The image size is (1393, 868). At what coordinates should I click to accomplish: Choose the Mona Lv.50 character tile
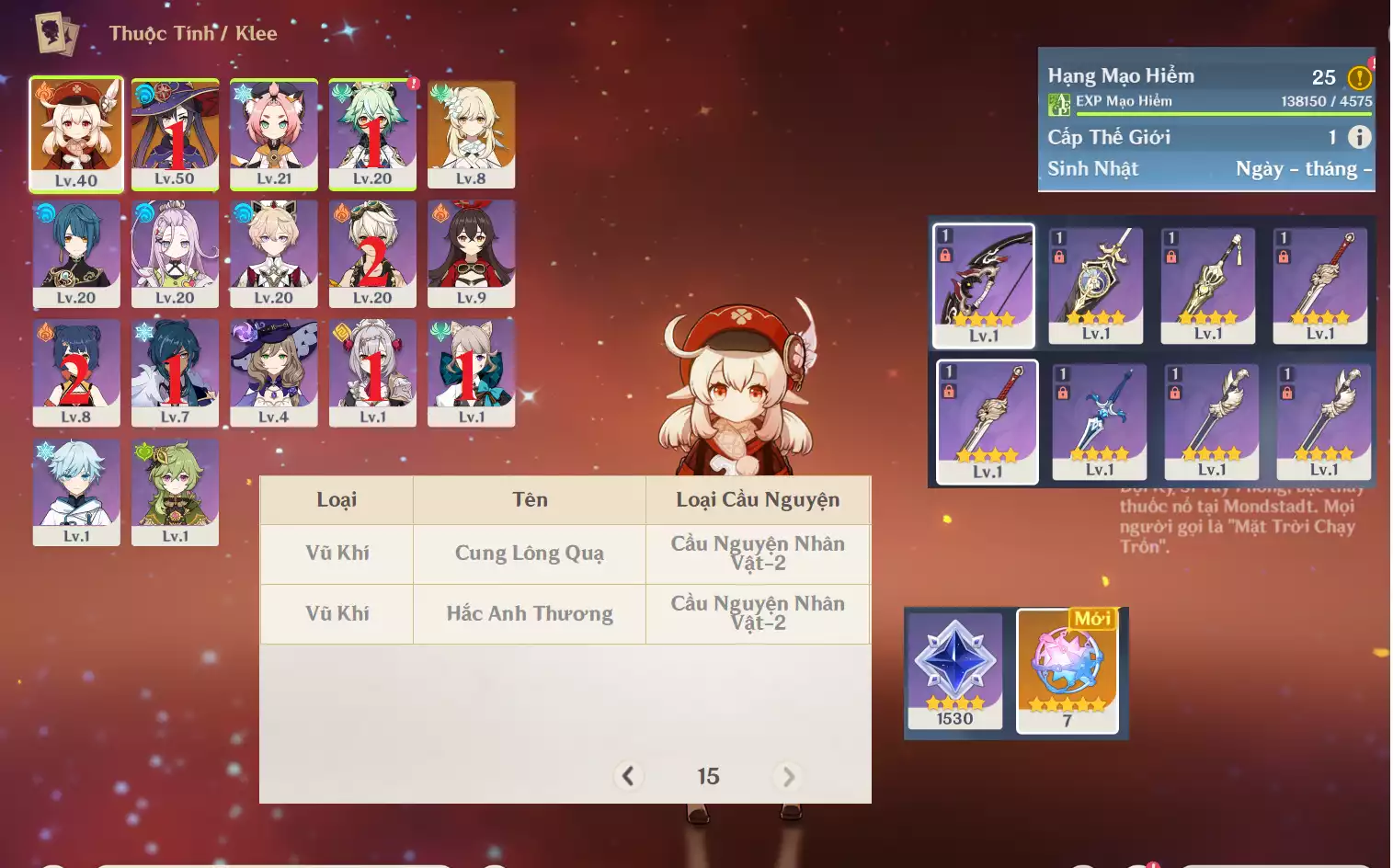(x=175, y=133)
